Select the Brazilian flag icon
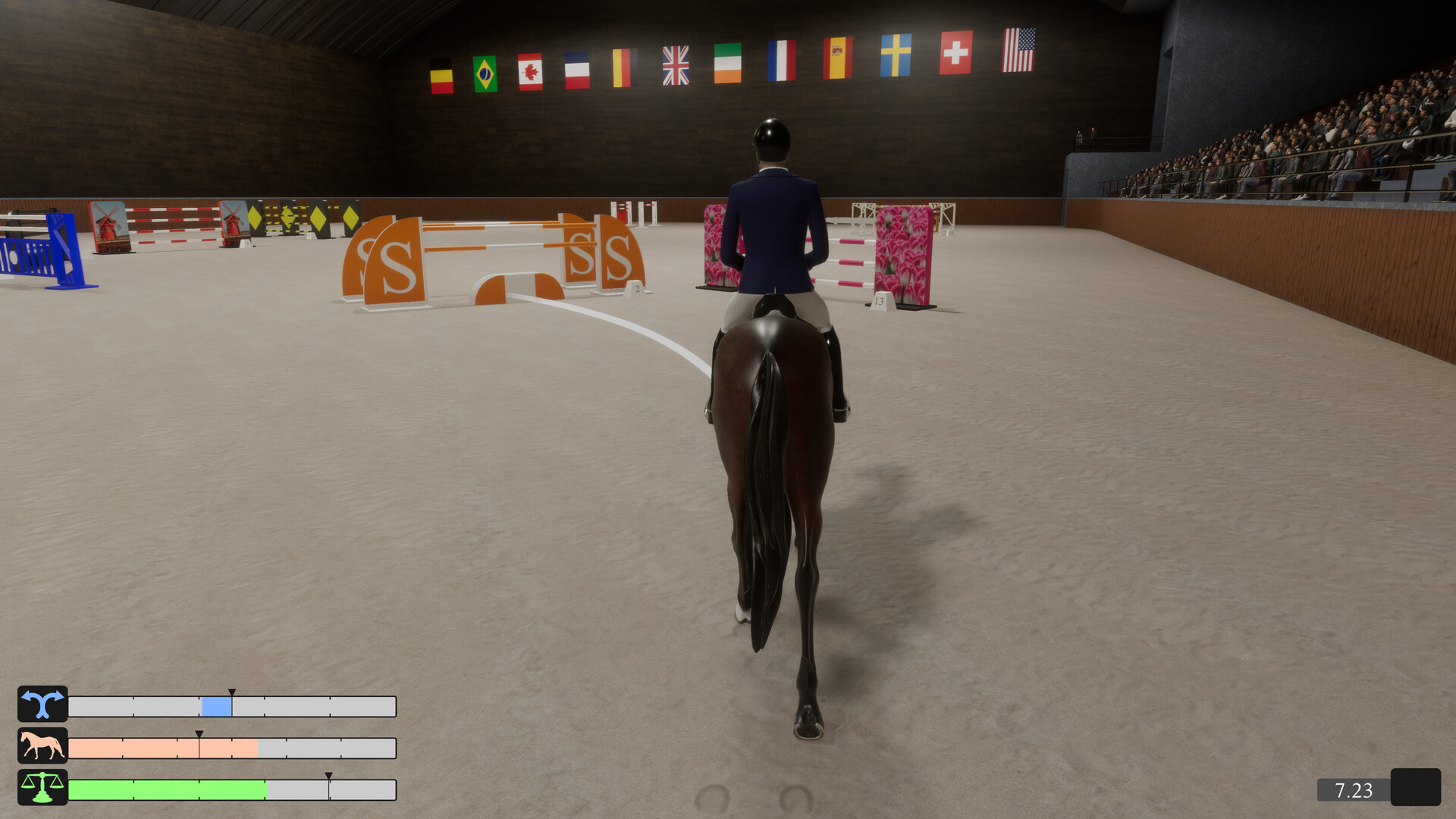Screen dimensions: 1456x819 [x=486, y=72]
